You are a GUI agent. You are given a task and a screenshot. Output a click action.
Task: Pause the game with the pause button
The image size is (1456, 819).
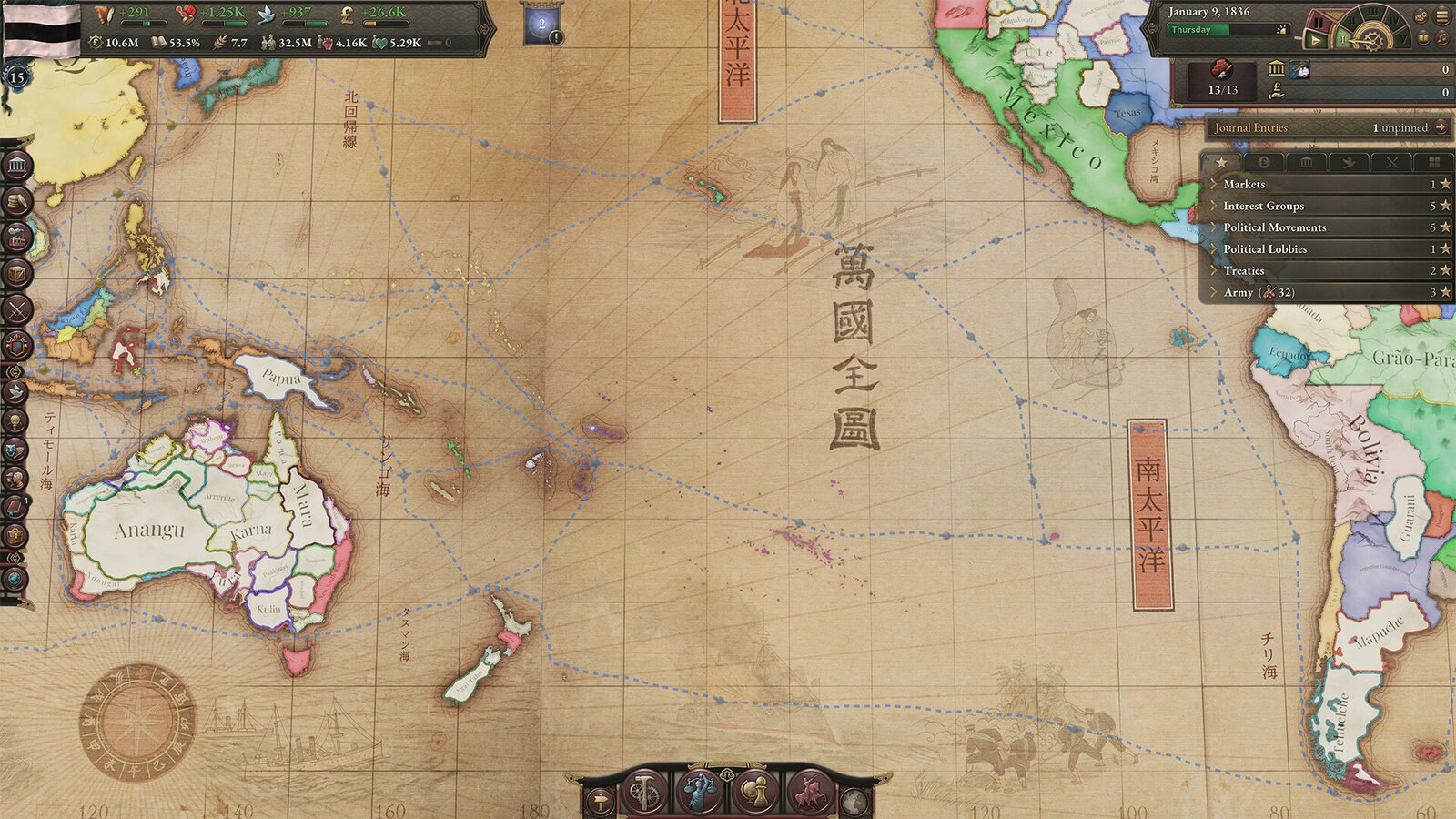click(x=1319, y=19)
